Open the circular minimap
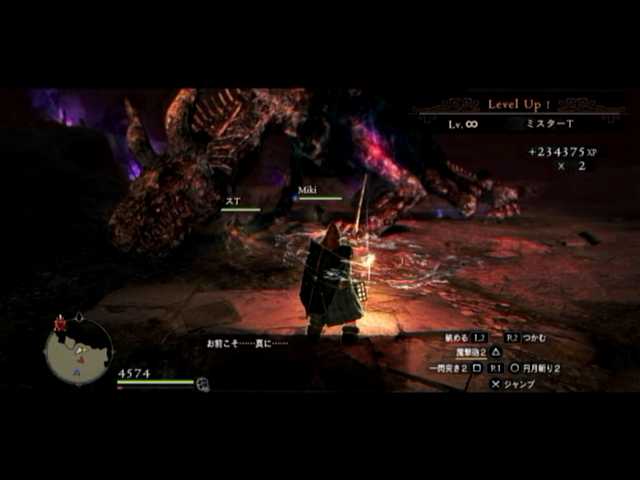 click(79, 352)
